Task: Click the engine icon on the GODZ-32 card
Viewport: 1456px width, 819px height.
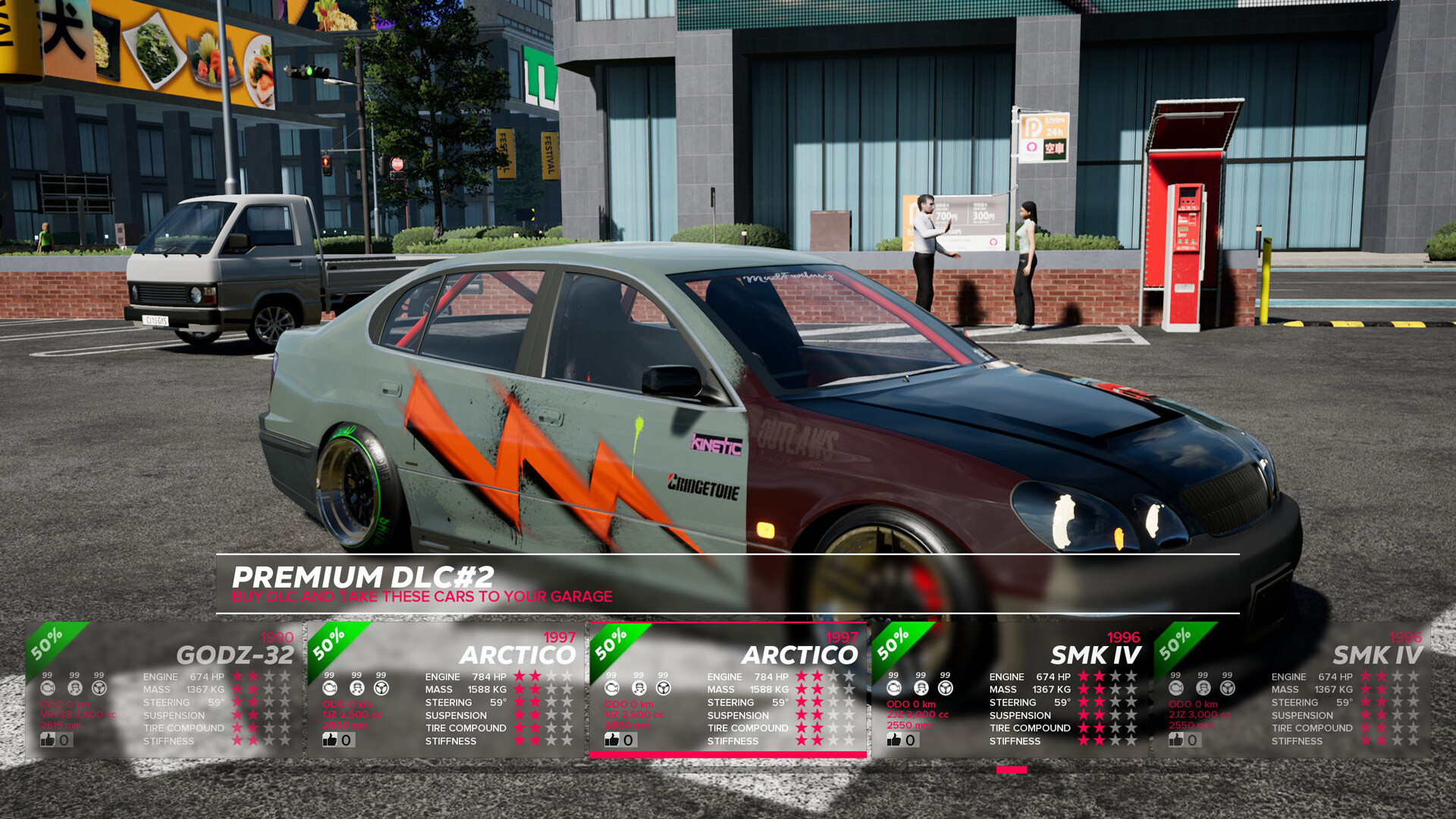Action: click(49, 688)
